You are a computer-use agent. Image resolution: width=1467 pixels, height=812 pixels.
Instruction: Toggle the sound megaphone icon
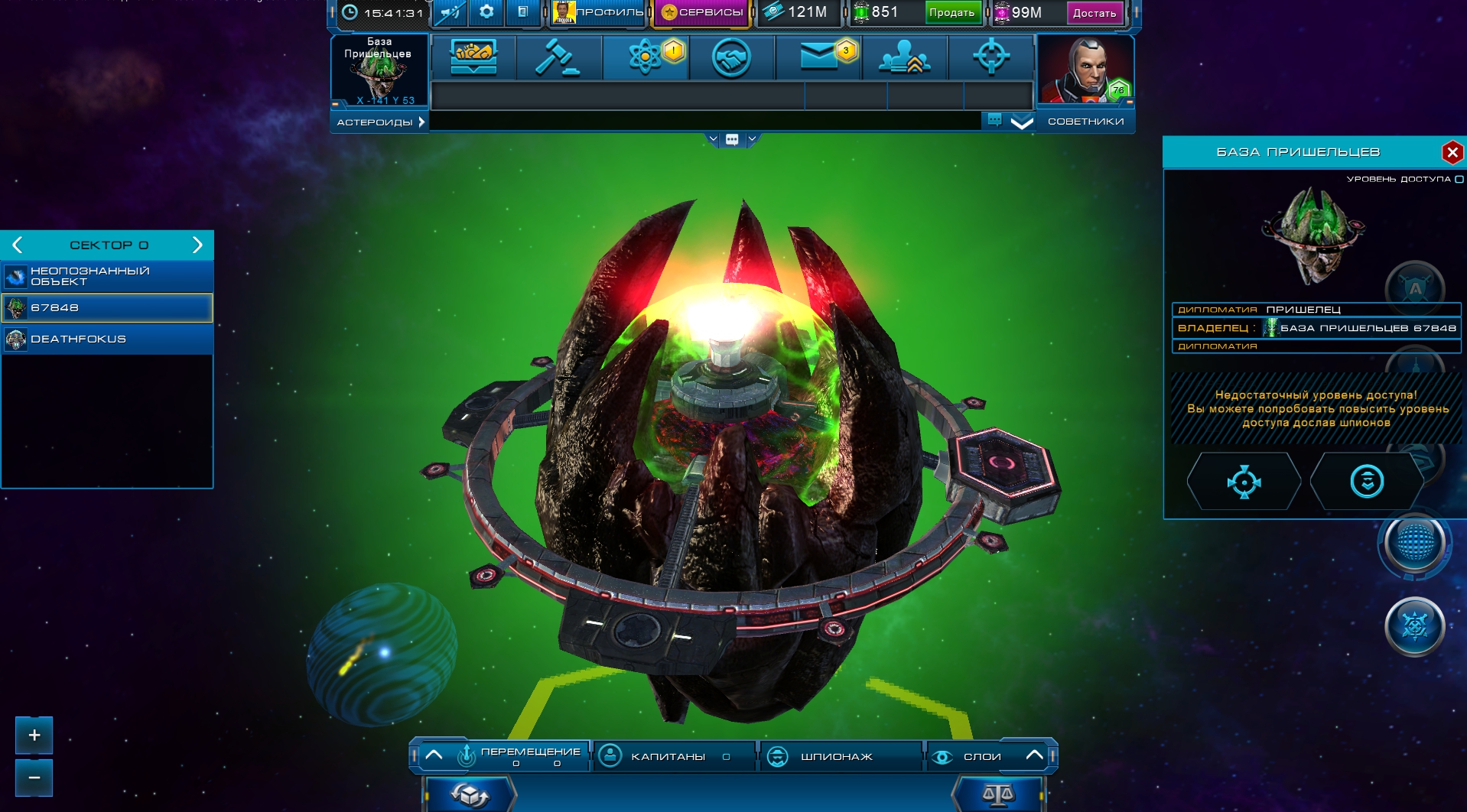451,12
